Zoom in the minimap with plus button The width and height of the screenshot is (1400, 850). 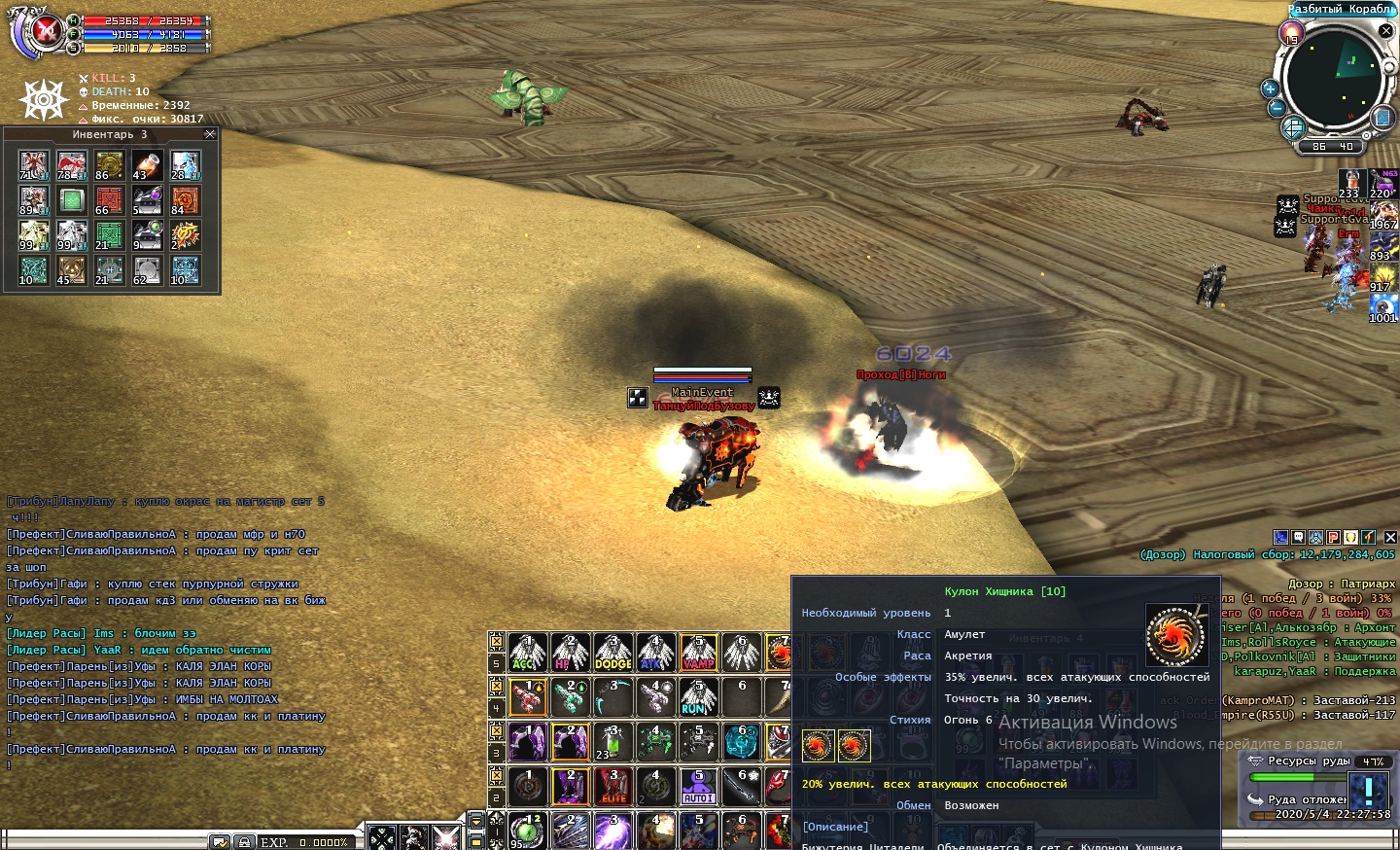pos(1269,89)
